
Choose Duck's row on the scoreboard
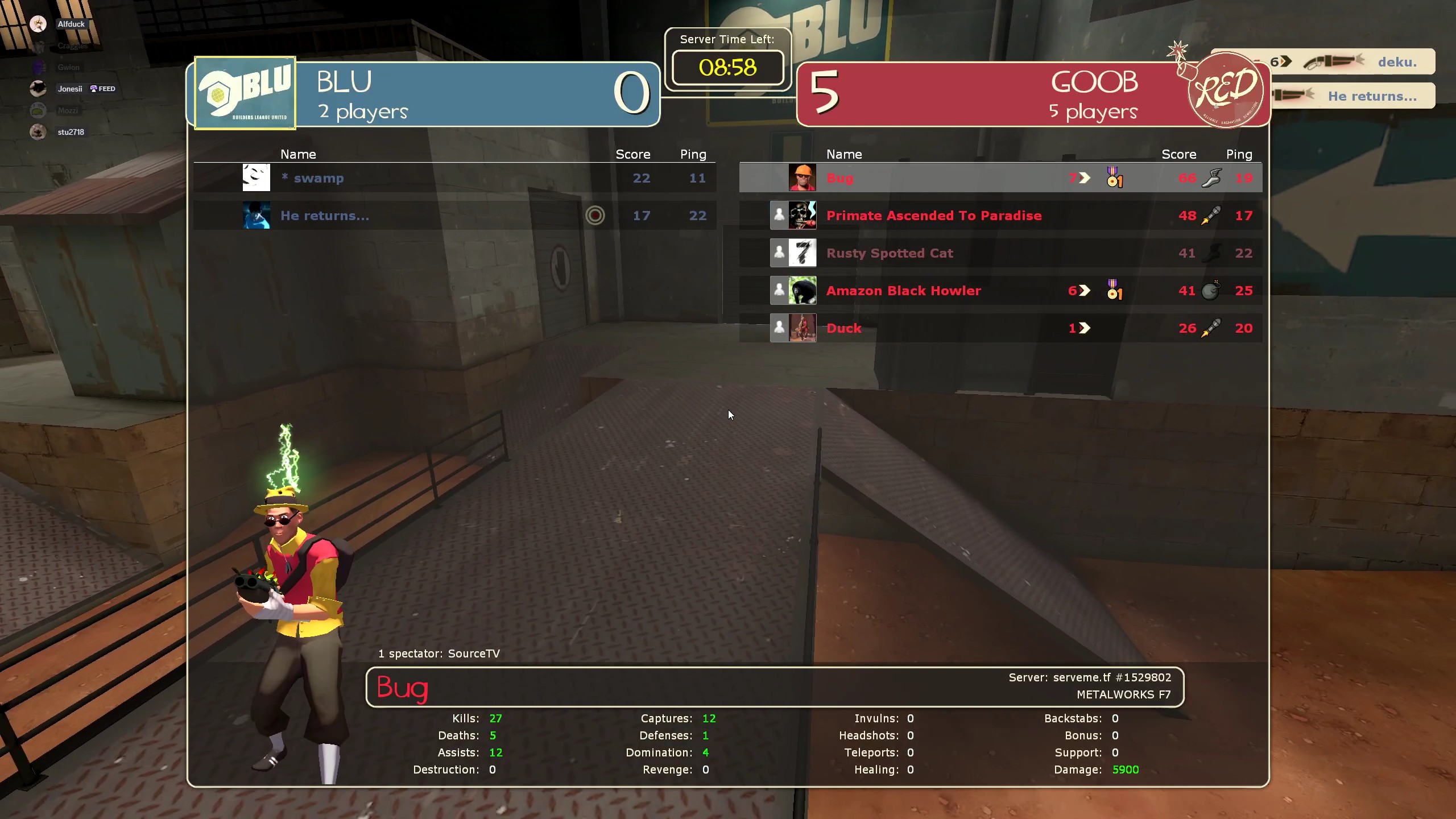point(1000,328)
